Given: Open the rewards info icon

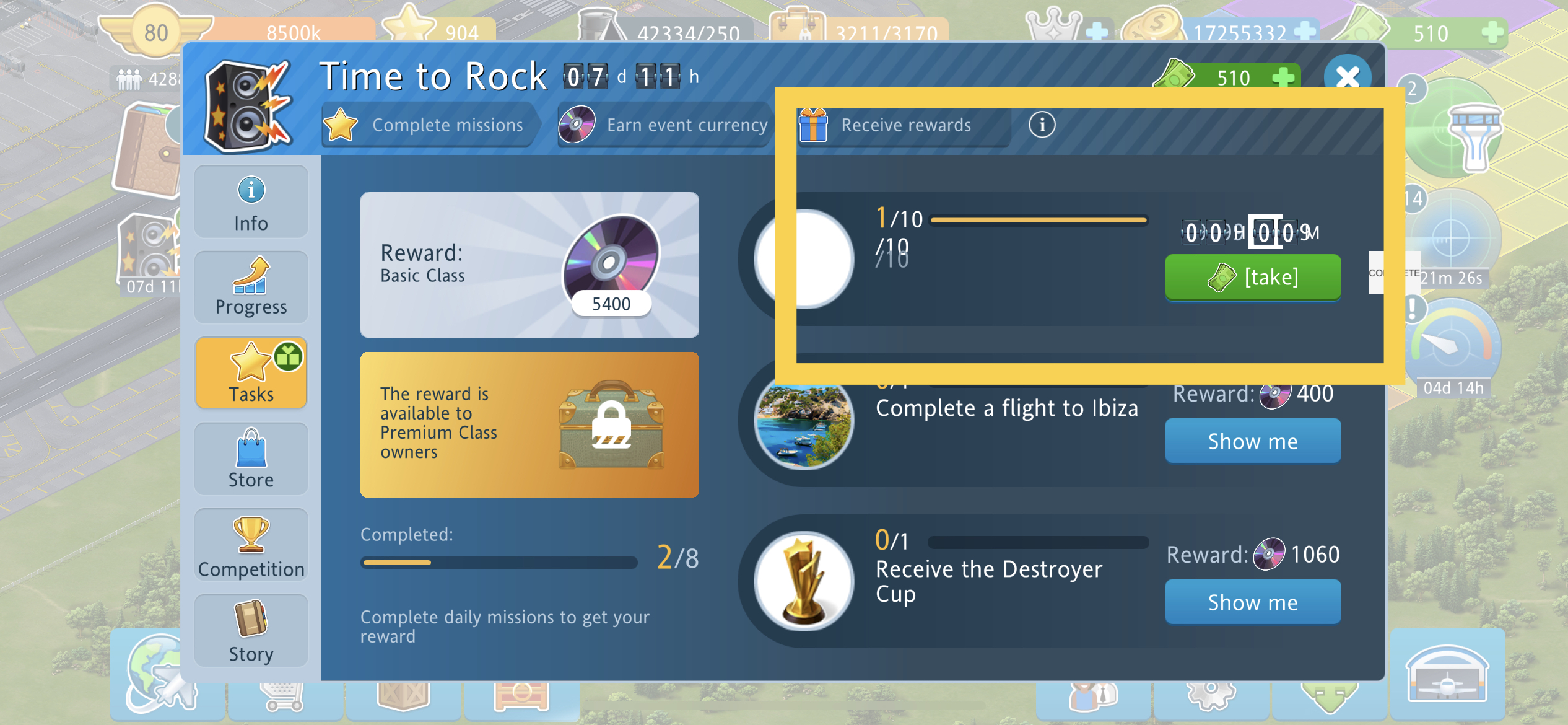Looking at the screenshot, I should point(1042,125).
